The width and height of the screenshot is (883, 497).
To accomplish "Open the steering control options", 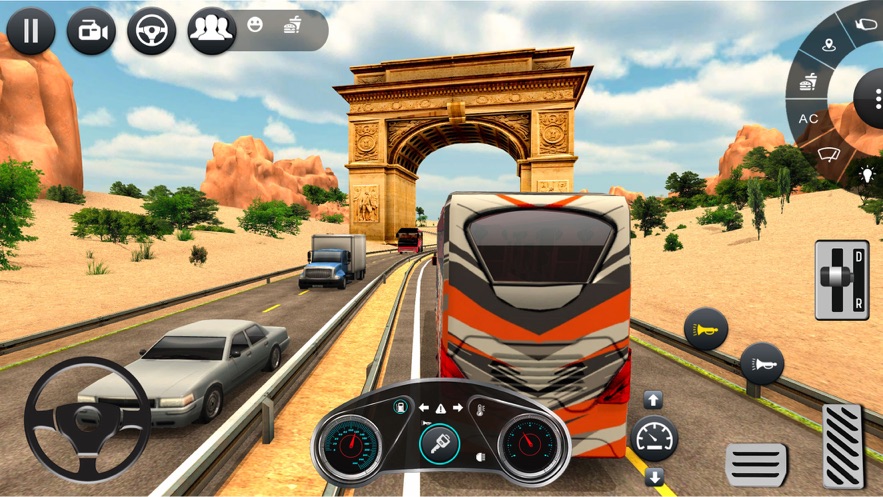I will pyautogui.click(x=151, y=31).
